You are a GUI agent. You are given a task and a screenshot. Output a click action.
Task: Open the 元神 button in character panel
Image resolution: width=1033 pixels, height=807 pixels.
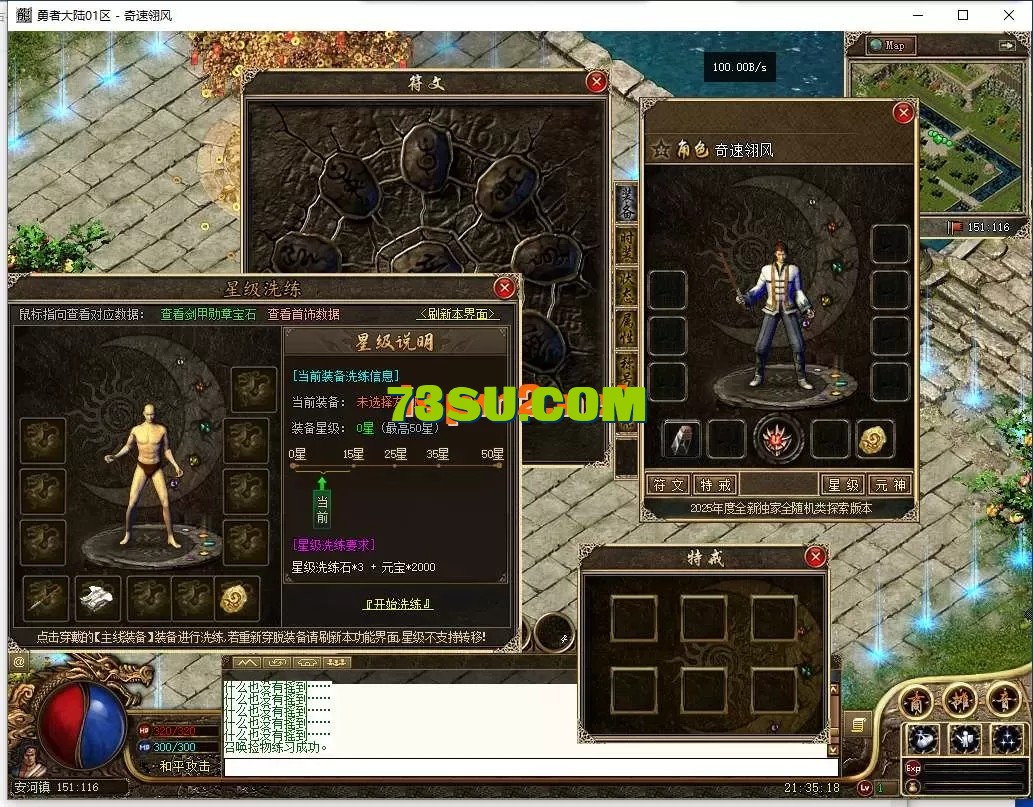click(889, 485)
